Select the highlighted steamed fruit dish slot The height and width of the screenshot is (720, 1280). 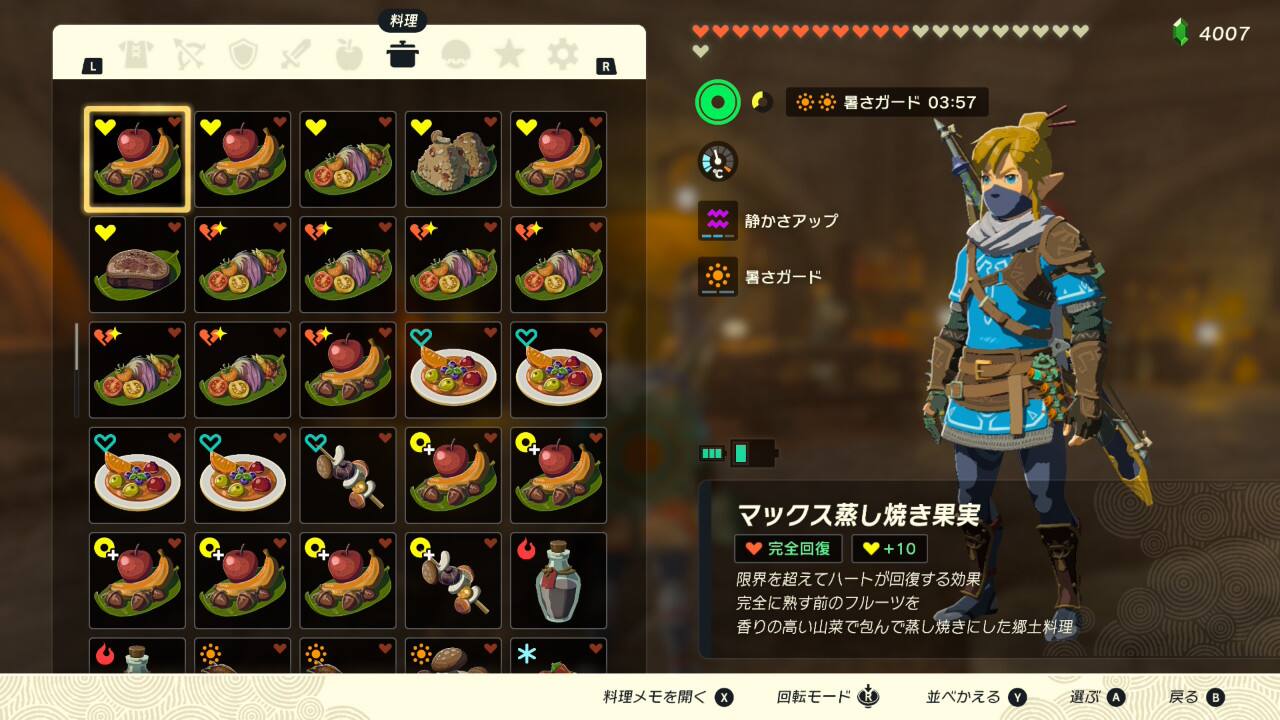point(137,160)
